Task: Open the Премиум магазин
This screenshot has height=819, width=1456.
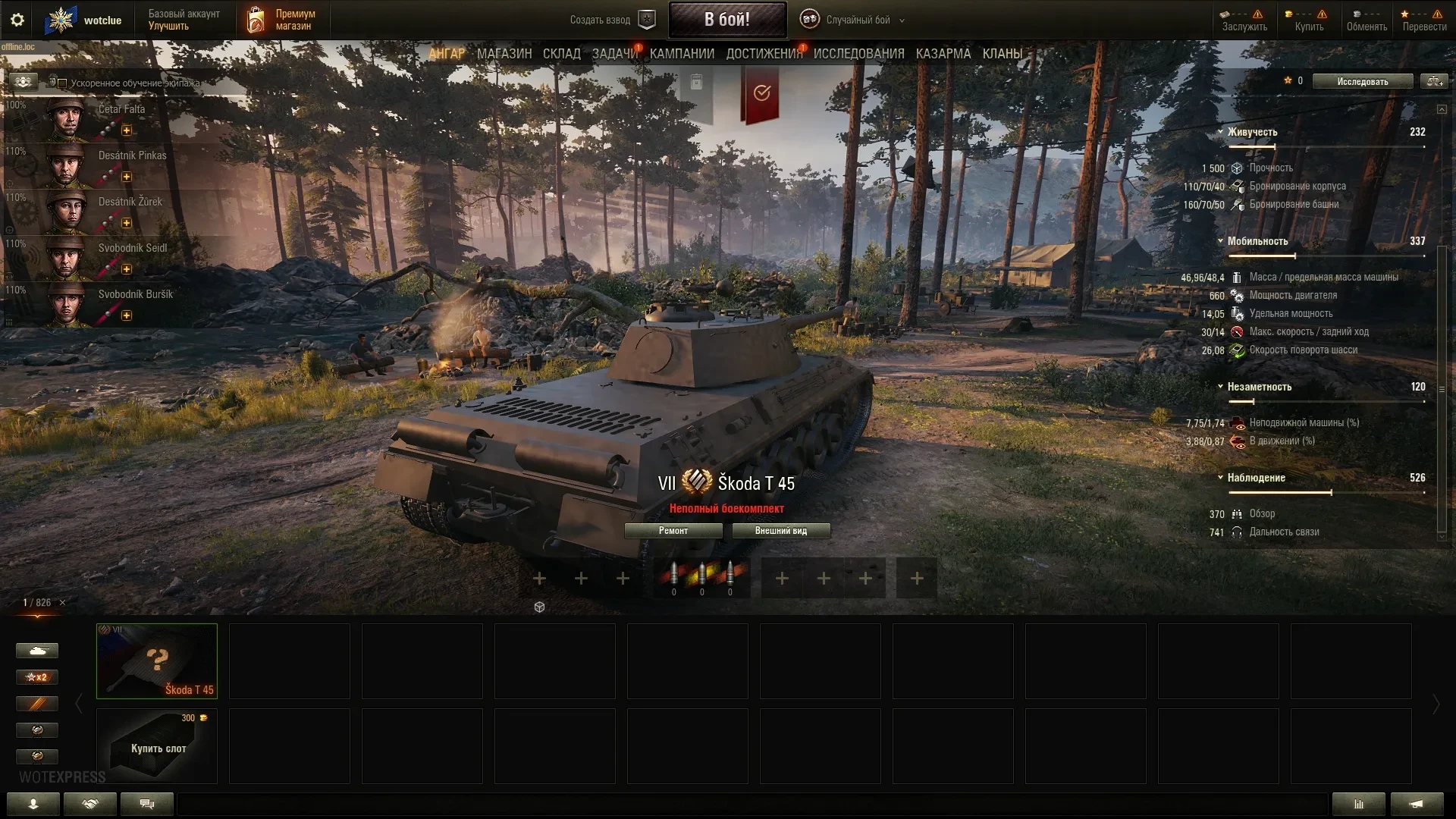Action: pos(282,20)
